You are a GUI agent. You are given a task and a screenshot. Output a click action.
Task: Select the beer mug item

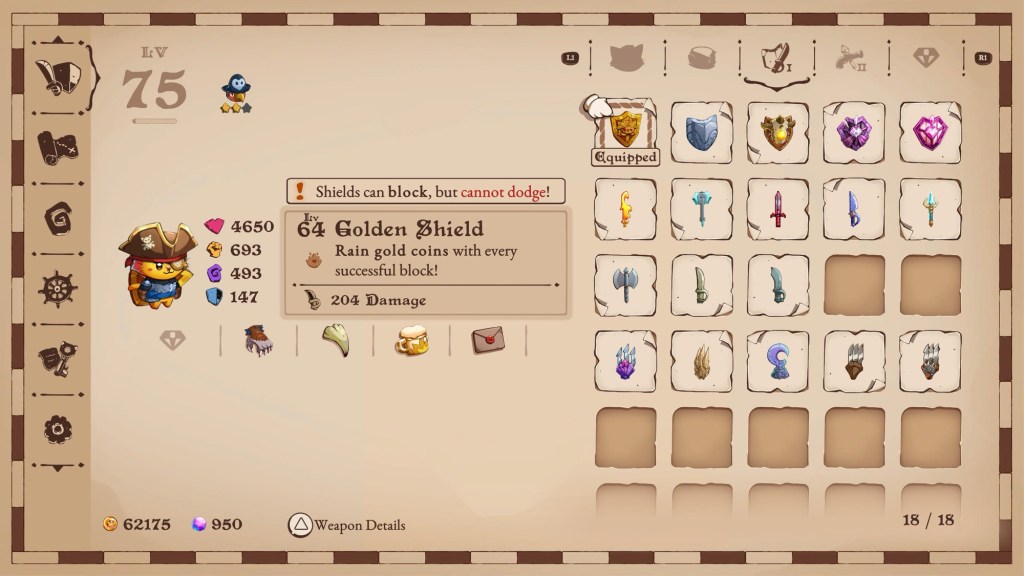(x=411, y=341)
